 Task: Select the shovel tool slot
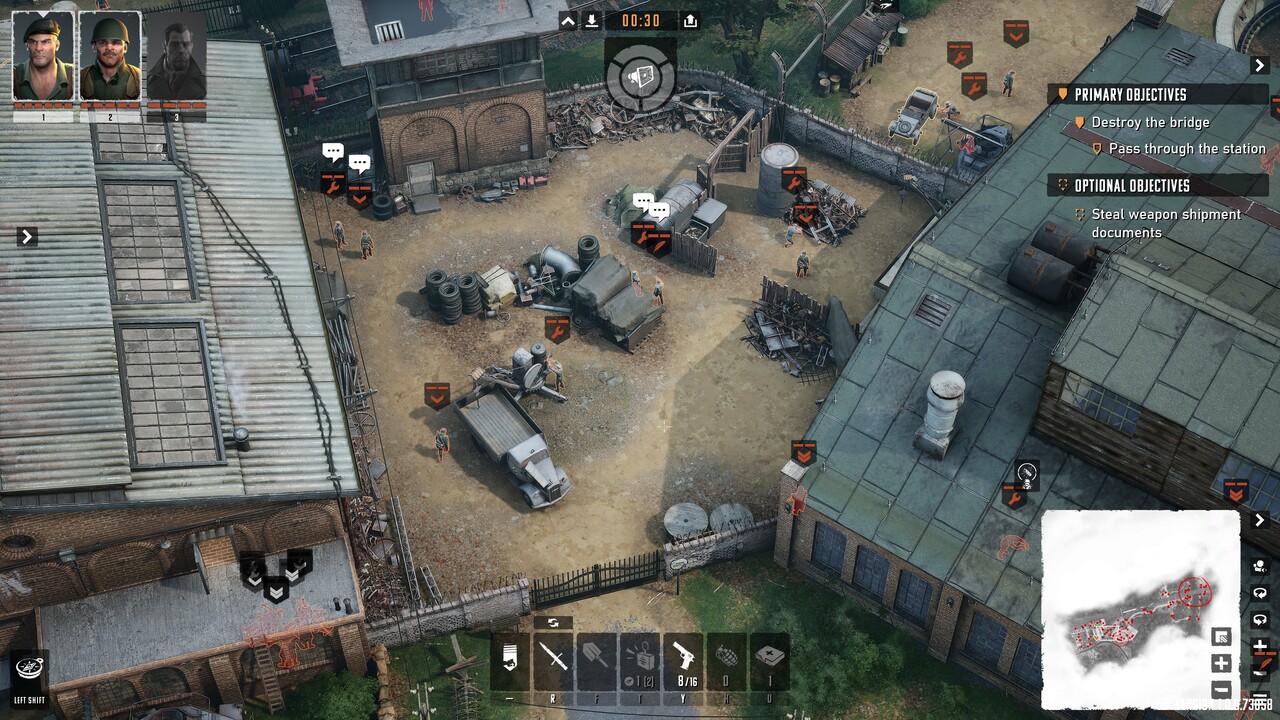pyautogui.click(x=596, y=658)
